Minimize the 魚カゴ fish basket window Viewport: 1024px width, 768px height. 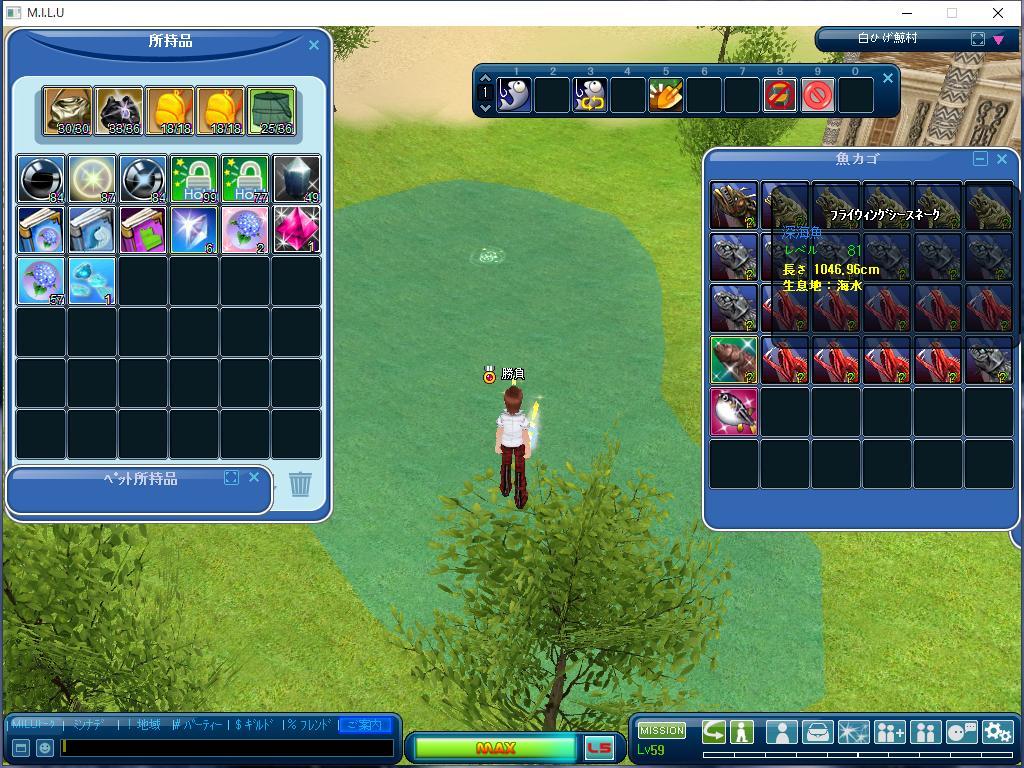980,159
